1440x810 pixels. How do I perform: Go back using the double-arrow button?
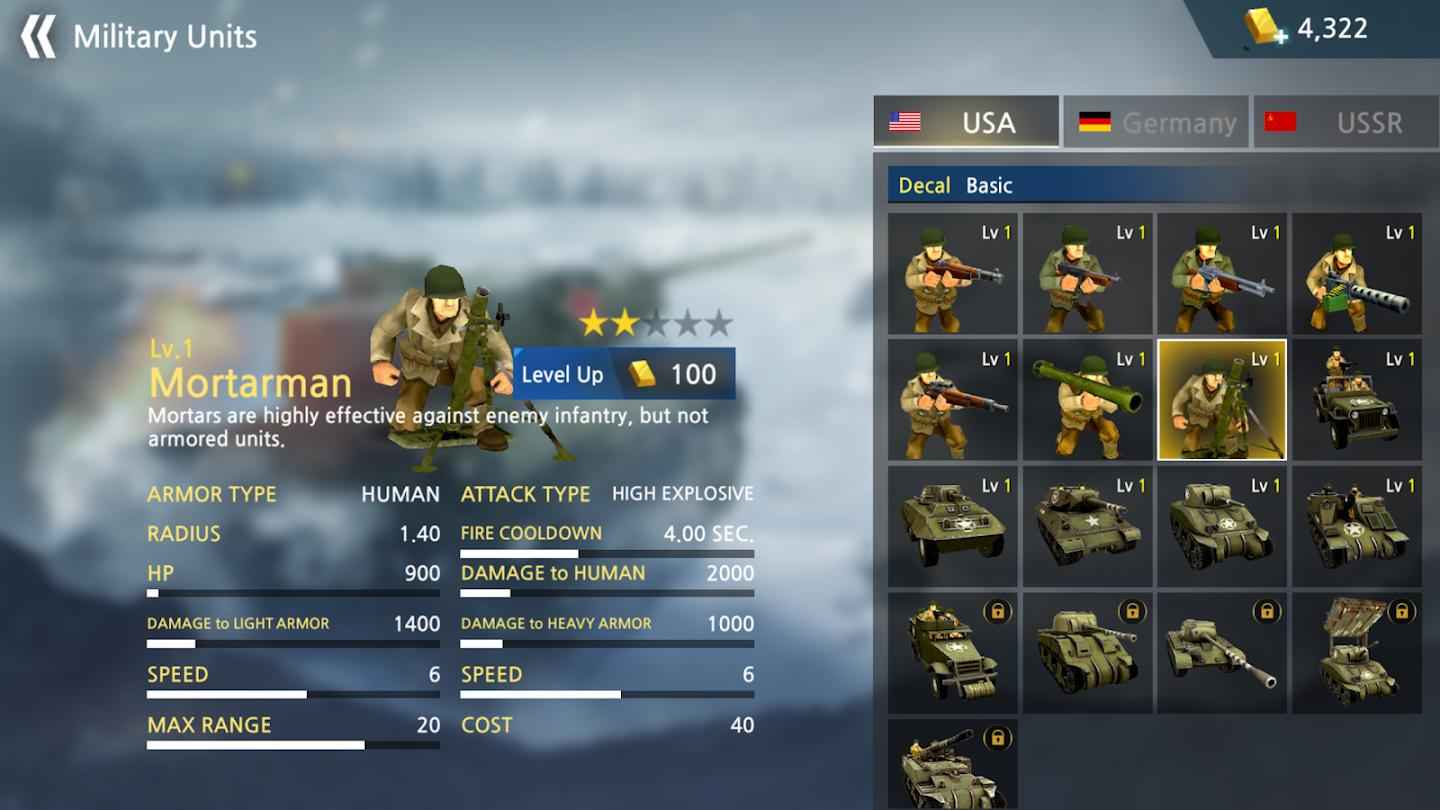point(39,37)
